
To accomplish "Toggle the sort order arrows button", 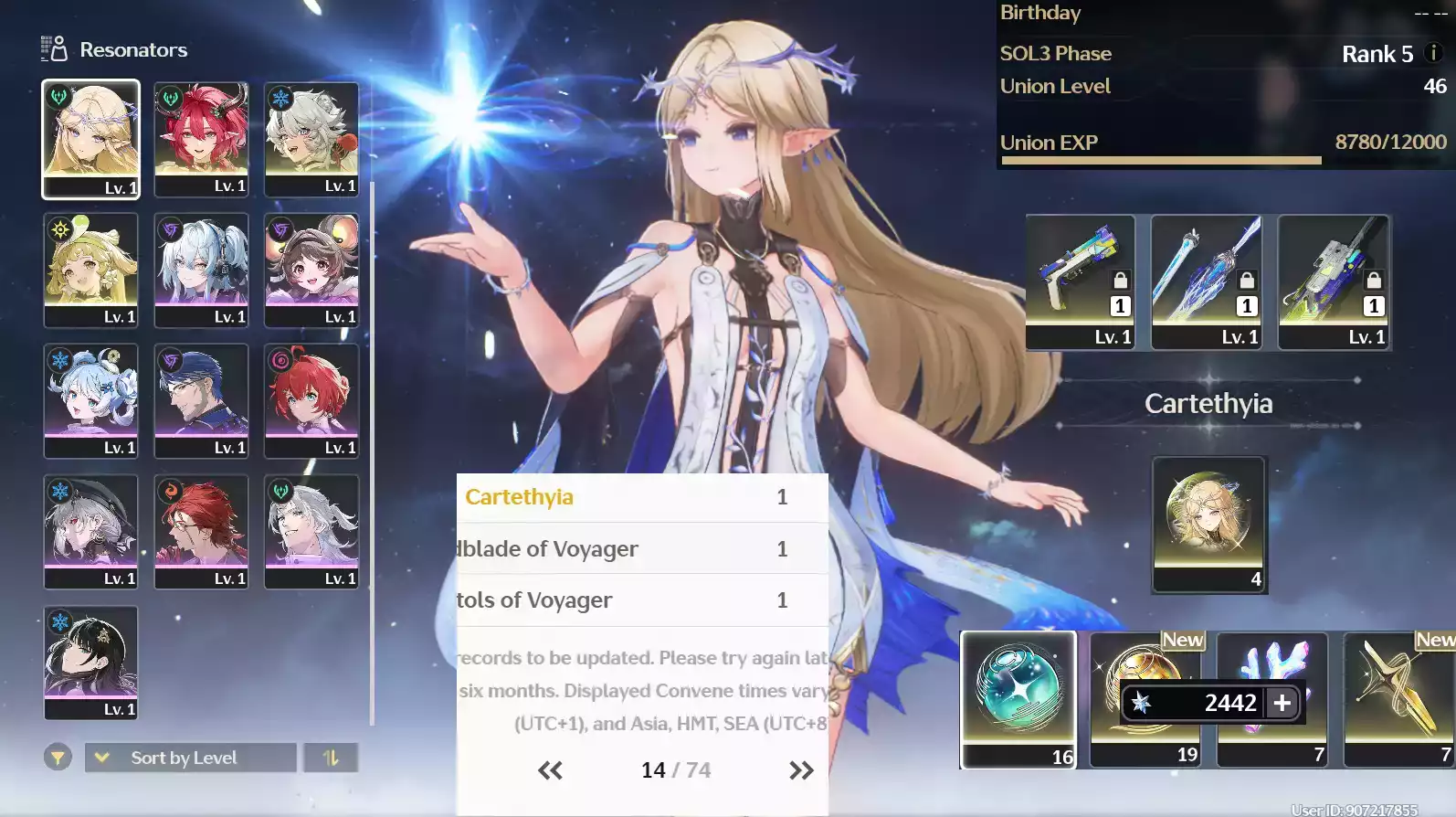I will (x=331, y=758).
